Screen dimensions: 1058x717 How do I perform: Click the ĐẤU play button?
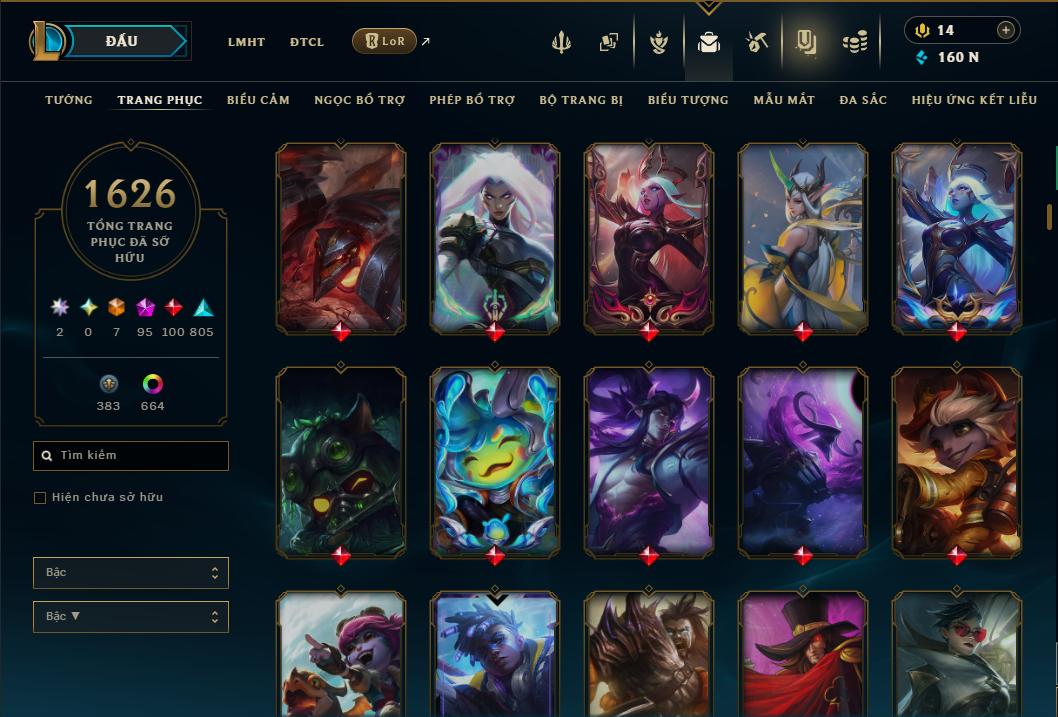(122, 41)
